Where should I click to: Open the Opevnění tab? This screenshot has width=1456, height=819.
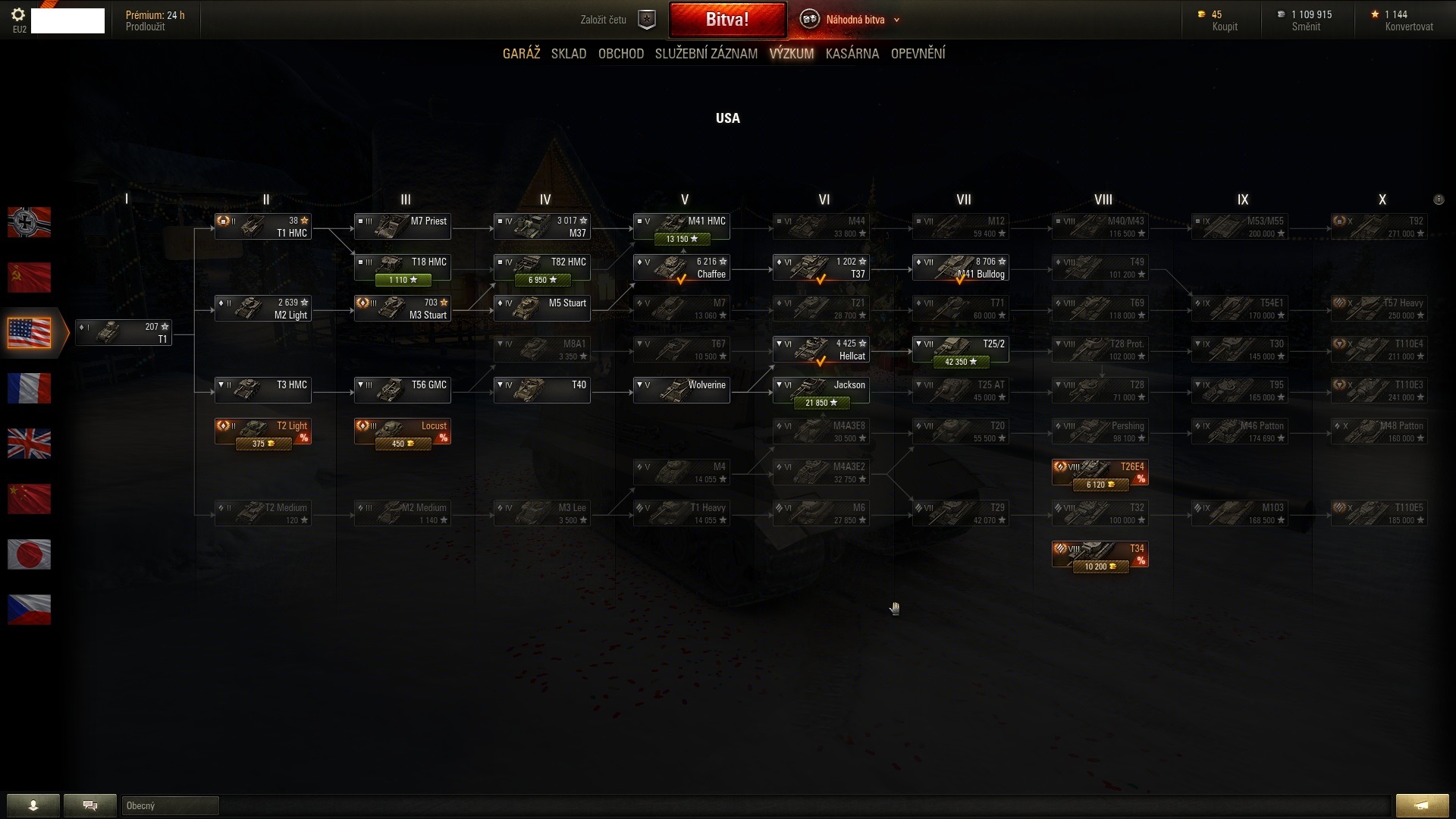918,54
